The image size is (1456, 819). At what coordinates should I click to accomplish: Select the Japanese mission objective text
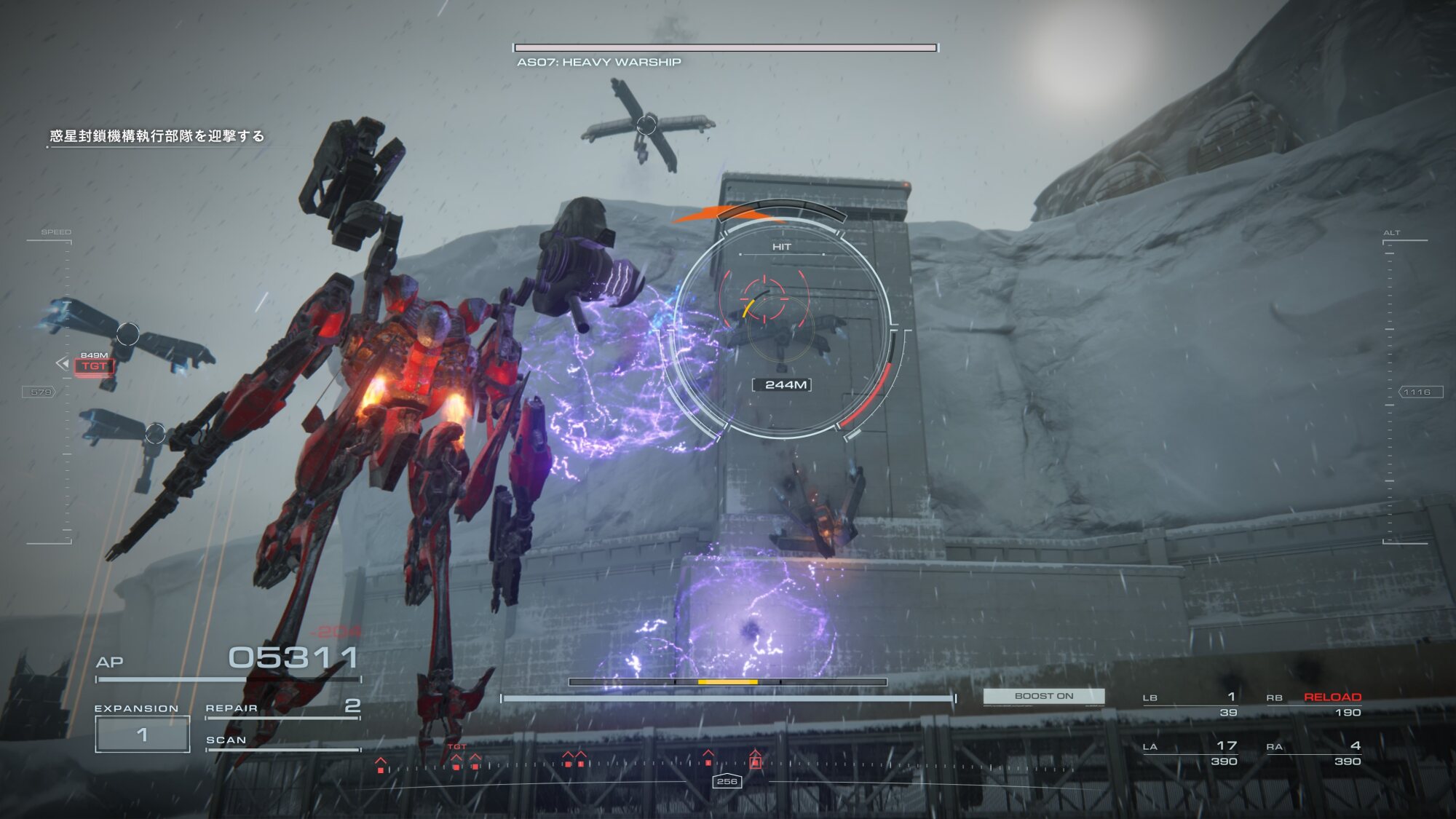click(157, 136)
